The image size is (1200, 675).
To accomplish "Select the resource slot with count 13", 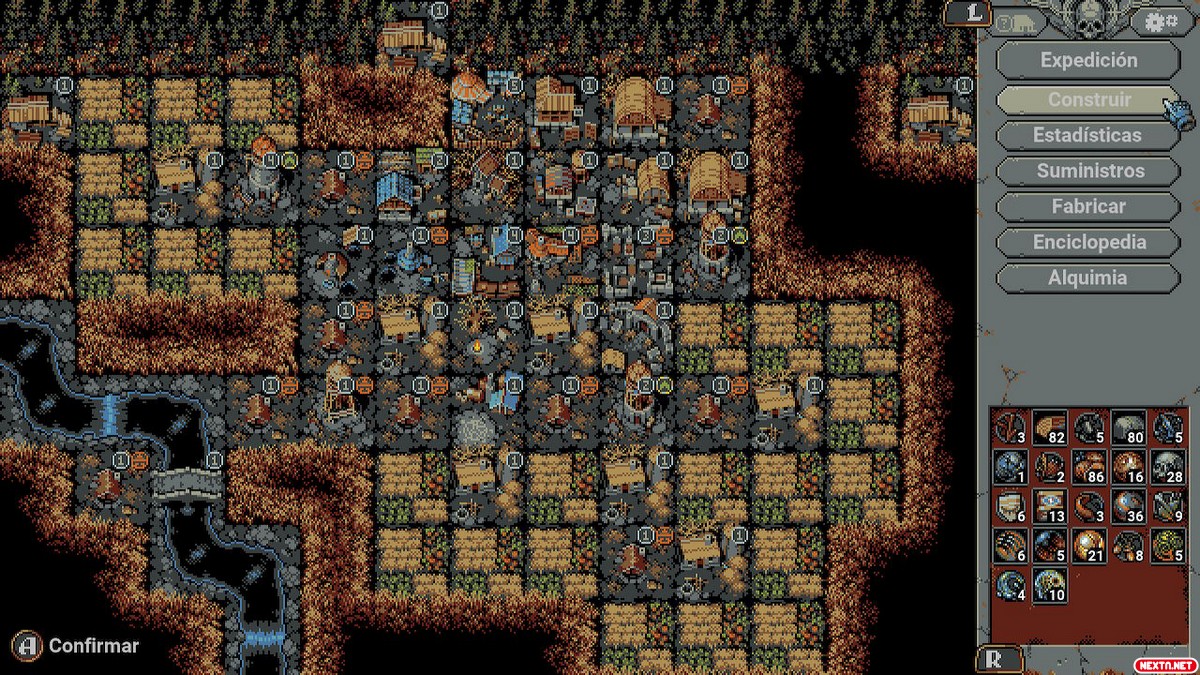I will point(1048,505).
